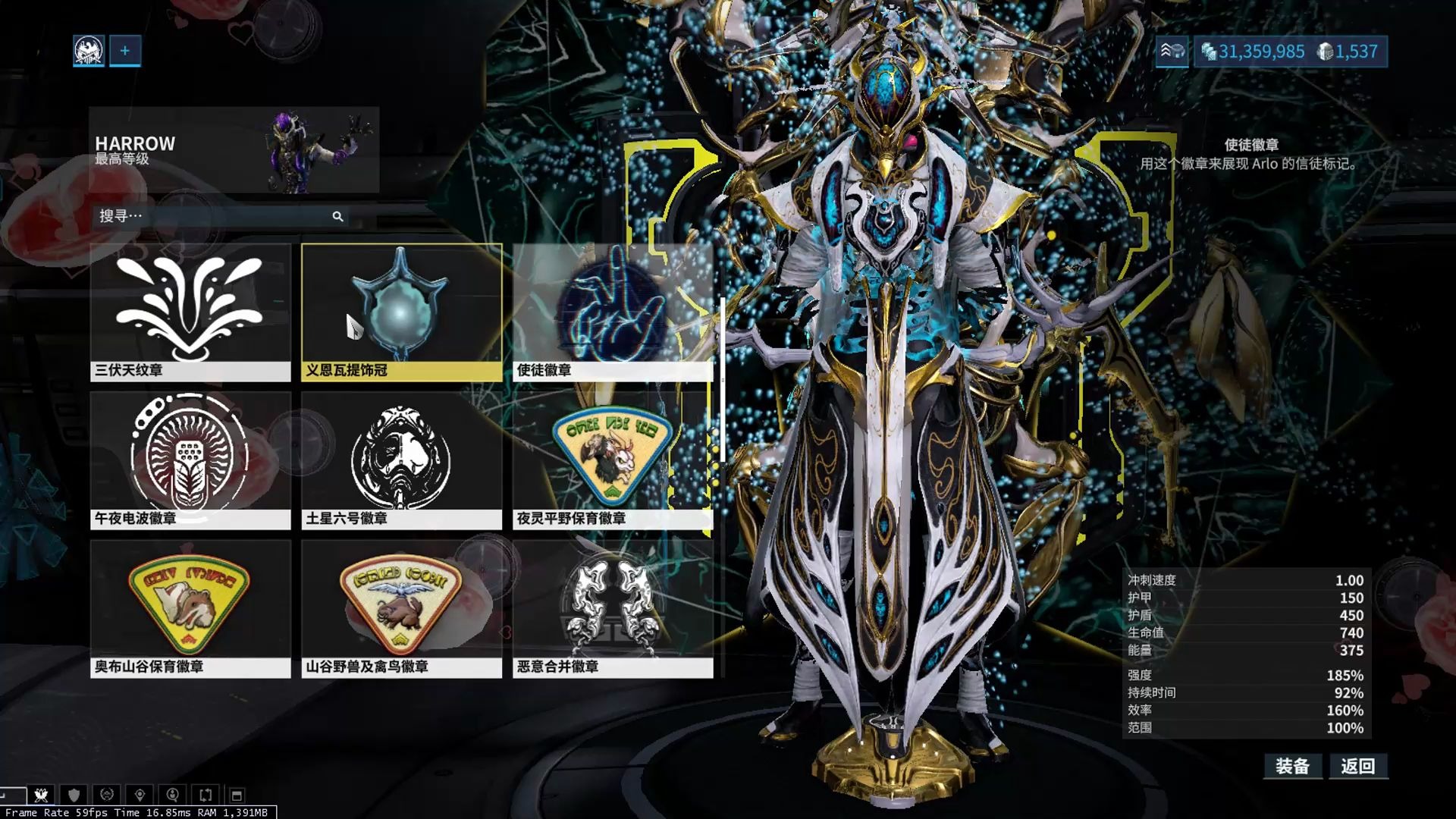
Task: Equip the sigil with 装备 button
Action: (1292, 766)
